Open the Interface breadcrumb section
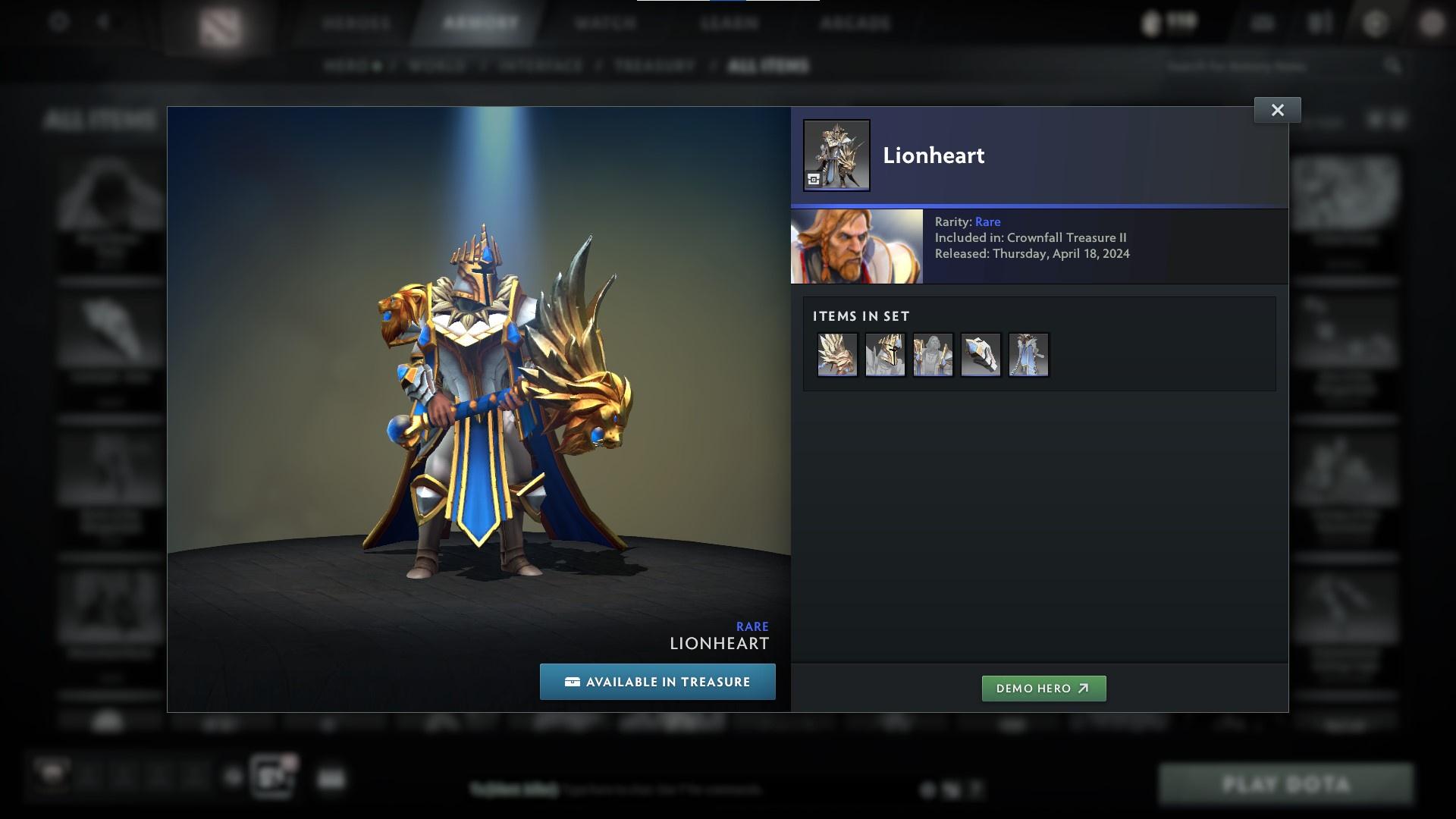 coord(540,65)
